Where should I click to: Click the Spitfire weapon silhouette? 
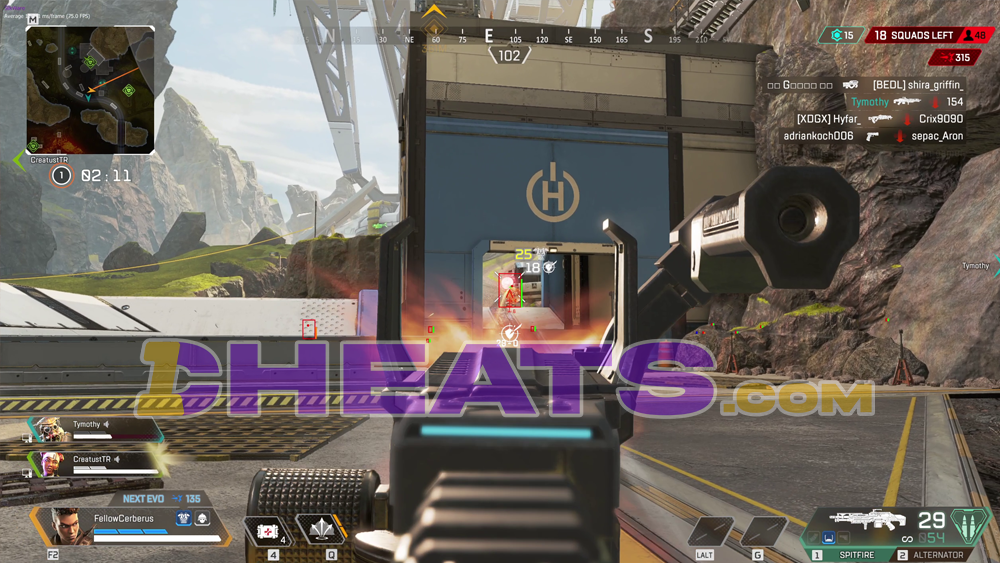(866, 520)
